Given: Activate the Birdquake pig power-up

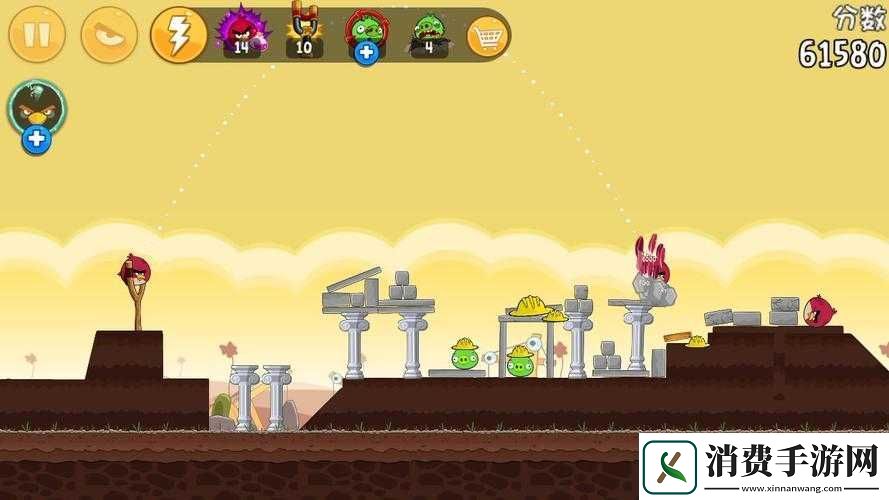Looking at the screenshot, I should click(x=428, y=32).
